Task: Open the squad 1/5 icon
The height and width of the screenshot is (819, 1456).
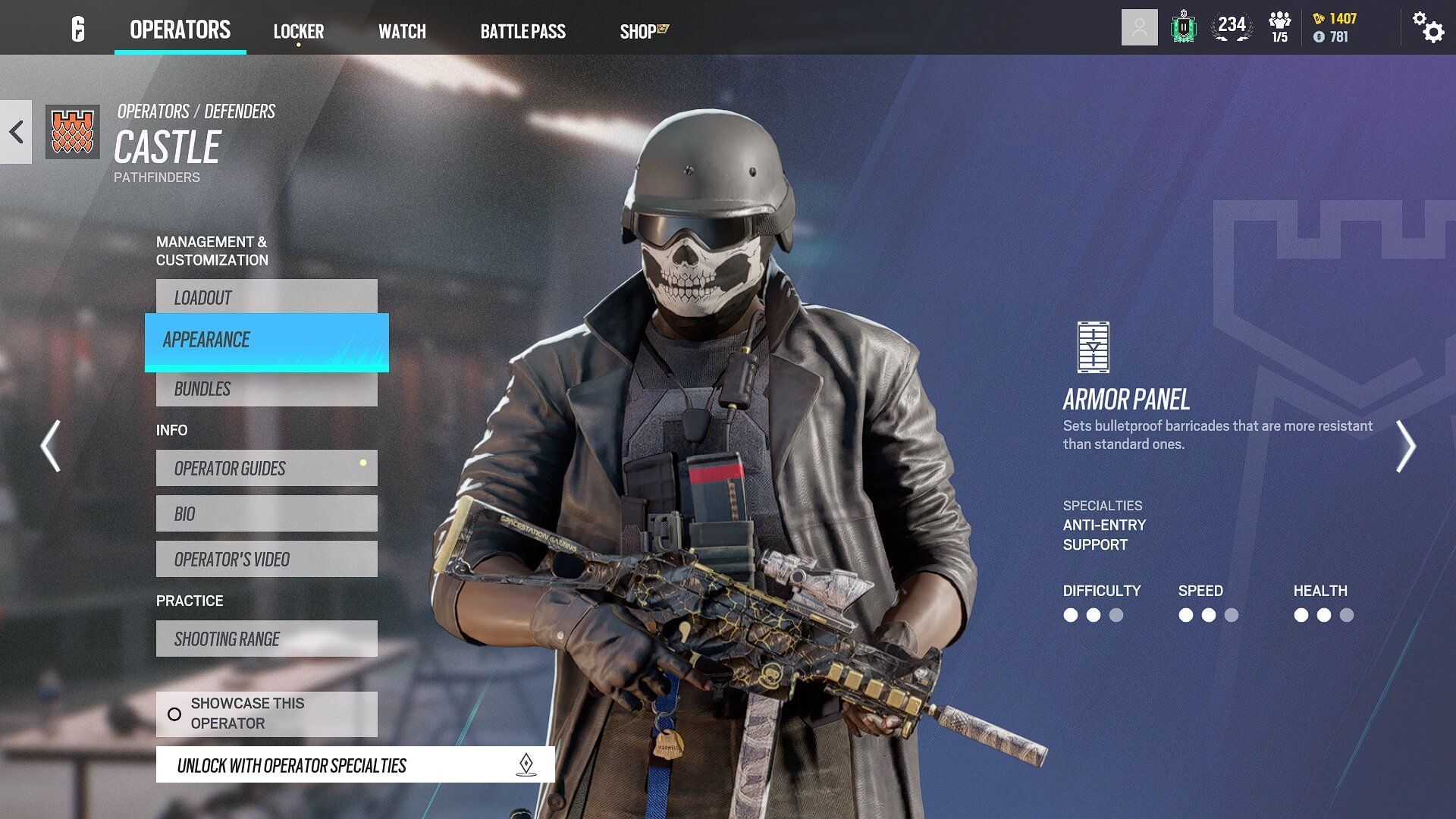Action: coord(1280,27)
